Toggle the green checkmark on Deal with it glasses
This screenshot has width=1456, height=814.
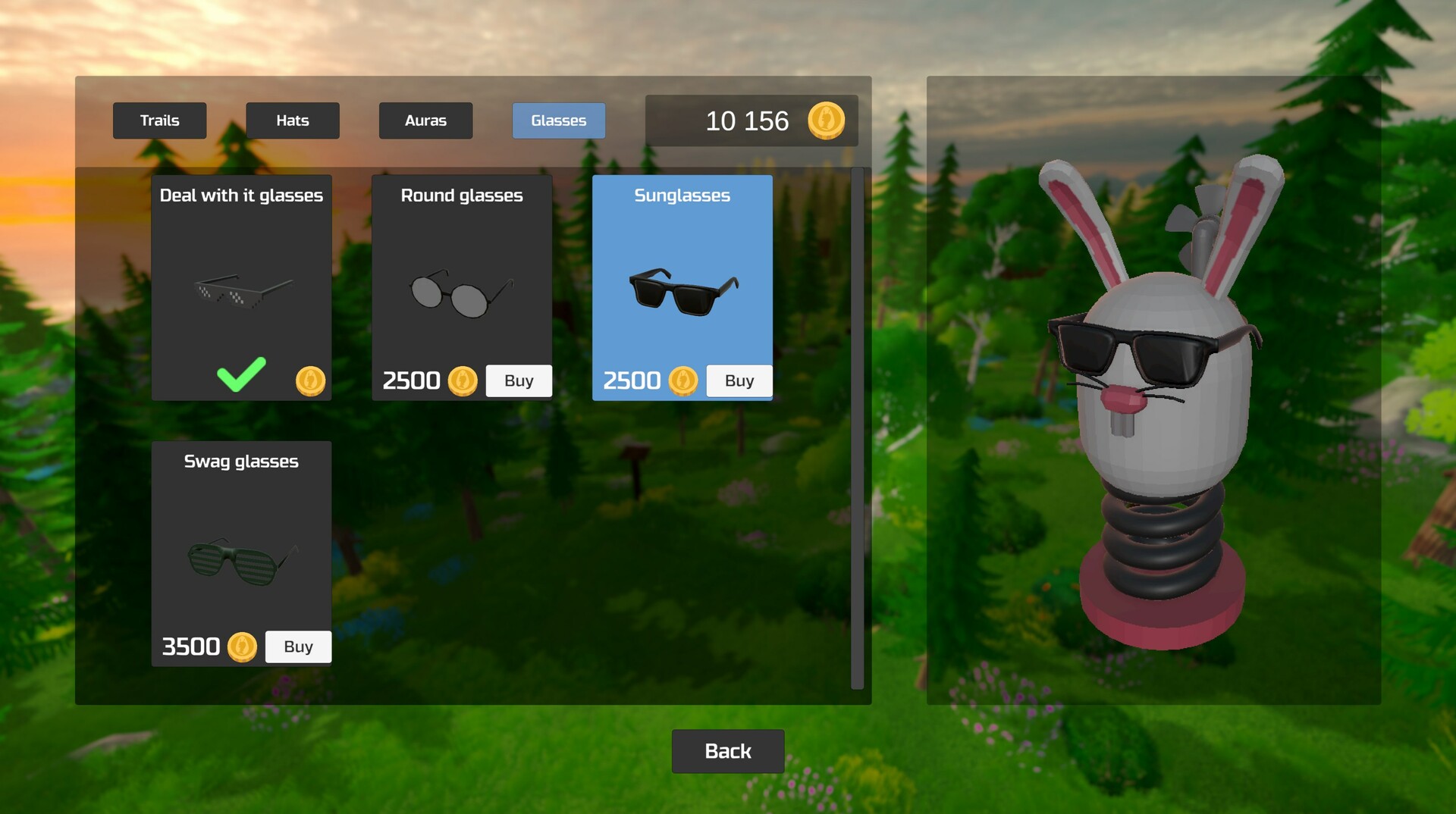tap(240, 376)
